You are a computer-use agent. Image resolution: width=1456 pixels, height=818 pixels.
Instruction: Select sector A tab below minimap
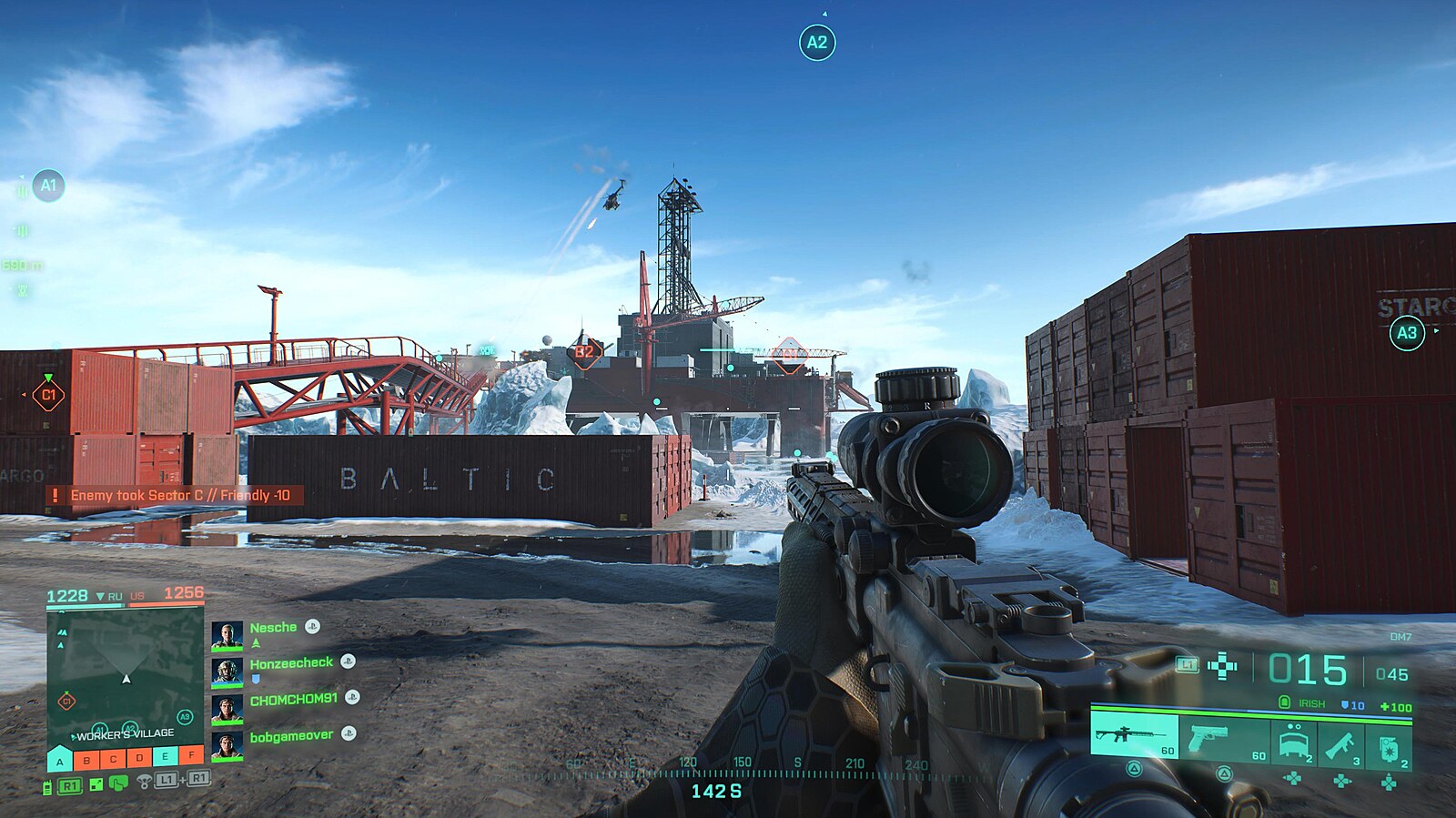(x=60, y=760)
